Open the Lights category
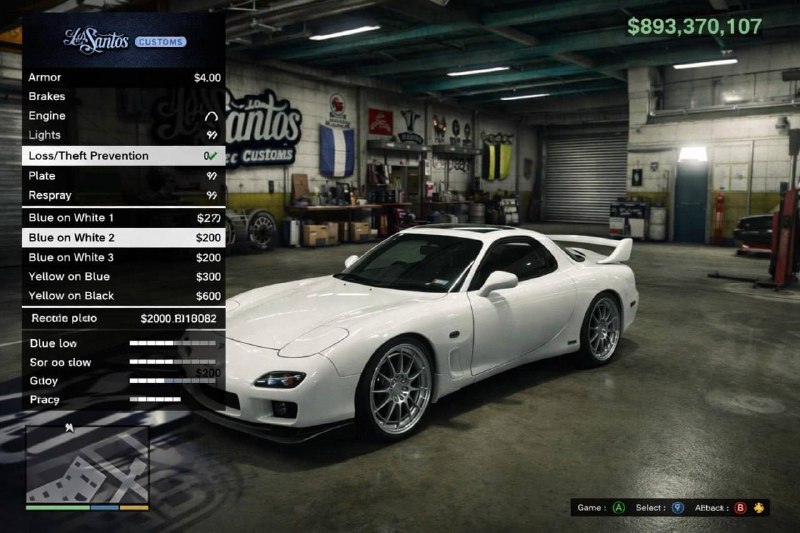 pyautogui.click(x=123, y=135)
